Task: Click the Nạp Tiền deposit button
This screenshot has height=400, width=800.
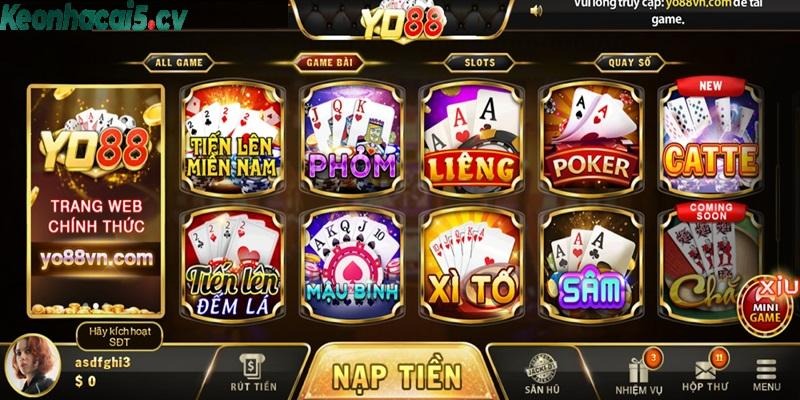Action: pyautogui.click(x=396, y=375)
